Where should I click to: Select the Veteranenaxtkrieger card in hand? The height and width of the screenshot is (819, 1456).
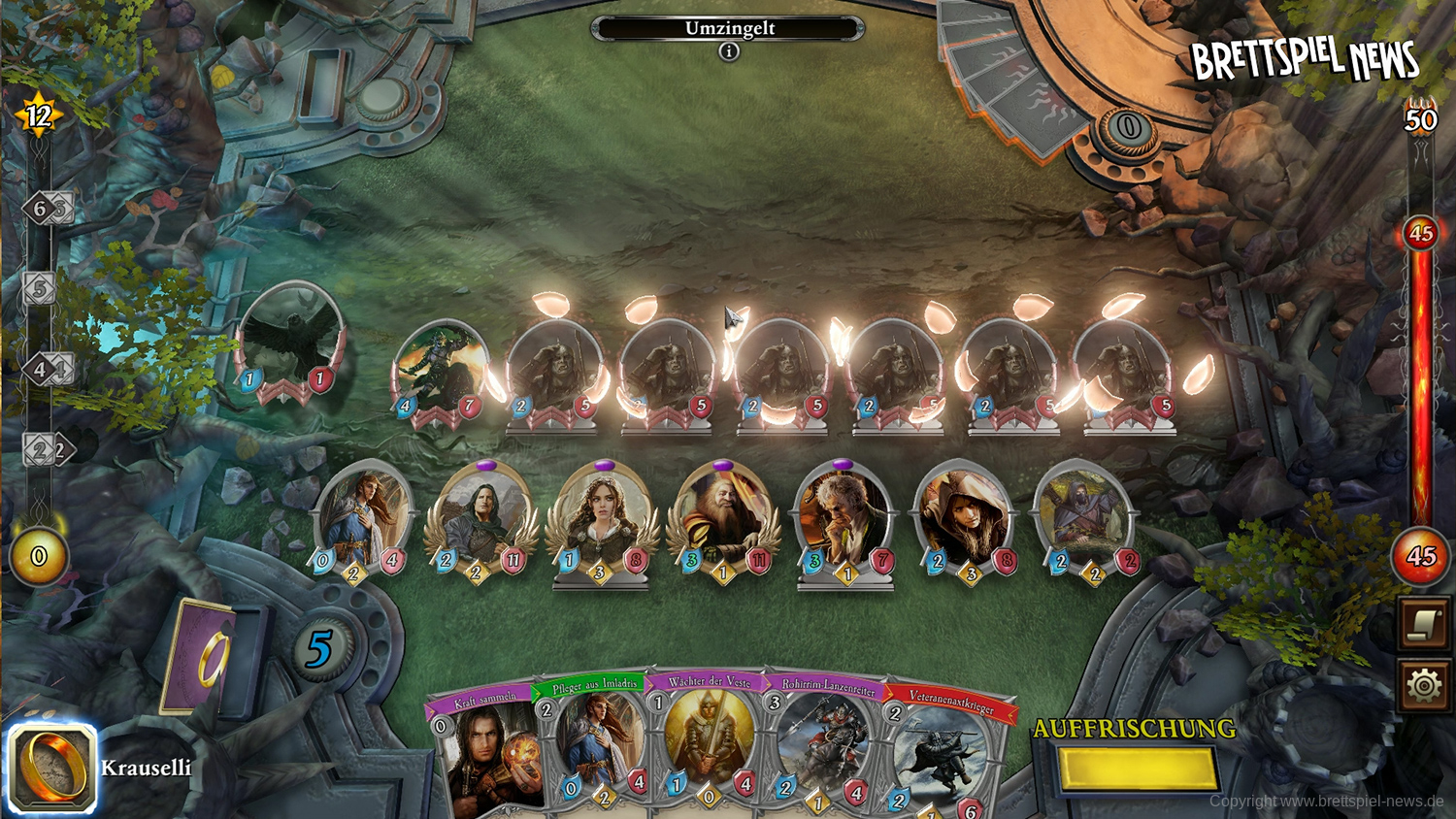click(x=935, y=757)
